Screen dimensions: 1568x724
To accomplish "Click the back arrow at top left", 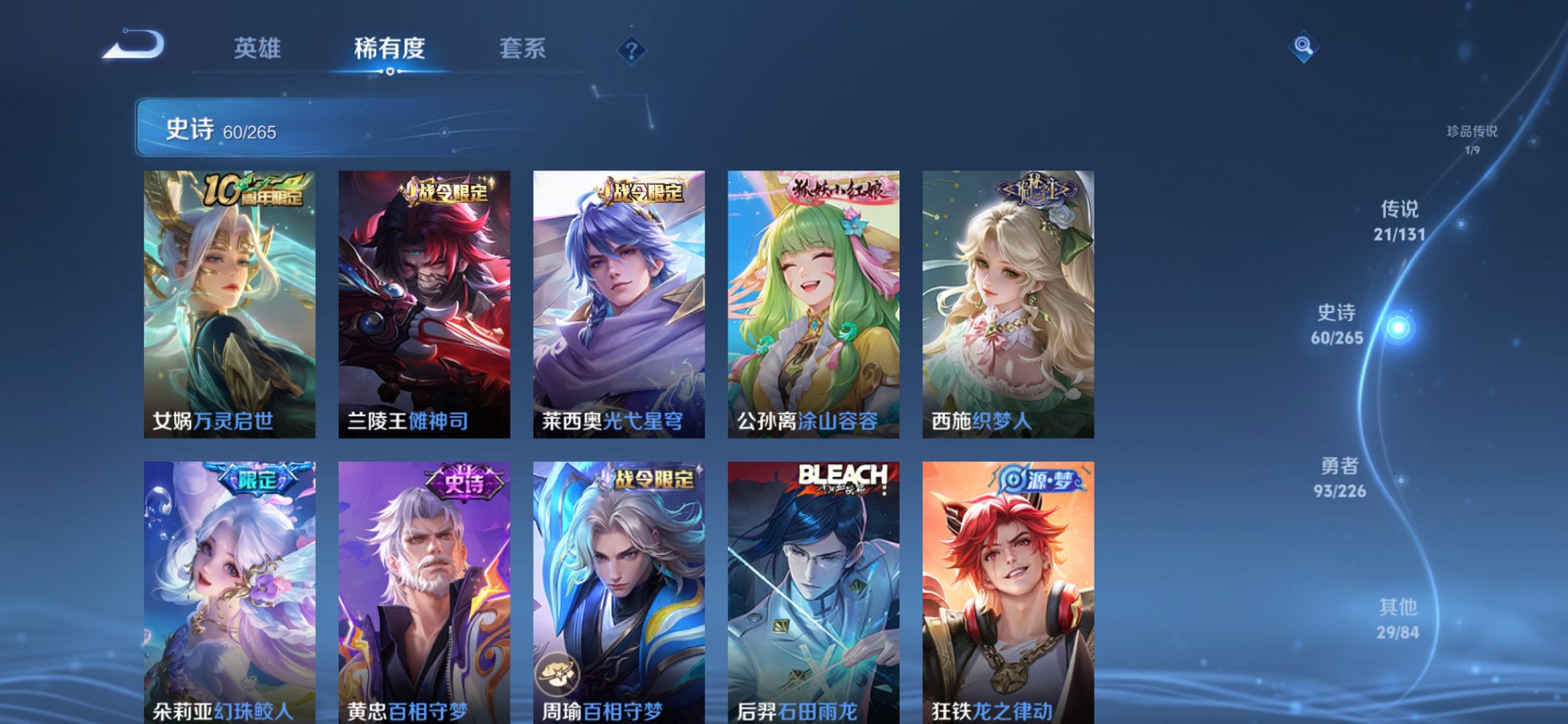I will tap(135, 45).
